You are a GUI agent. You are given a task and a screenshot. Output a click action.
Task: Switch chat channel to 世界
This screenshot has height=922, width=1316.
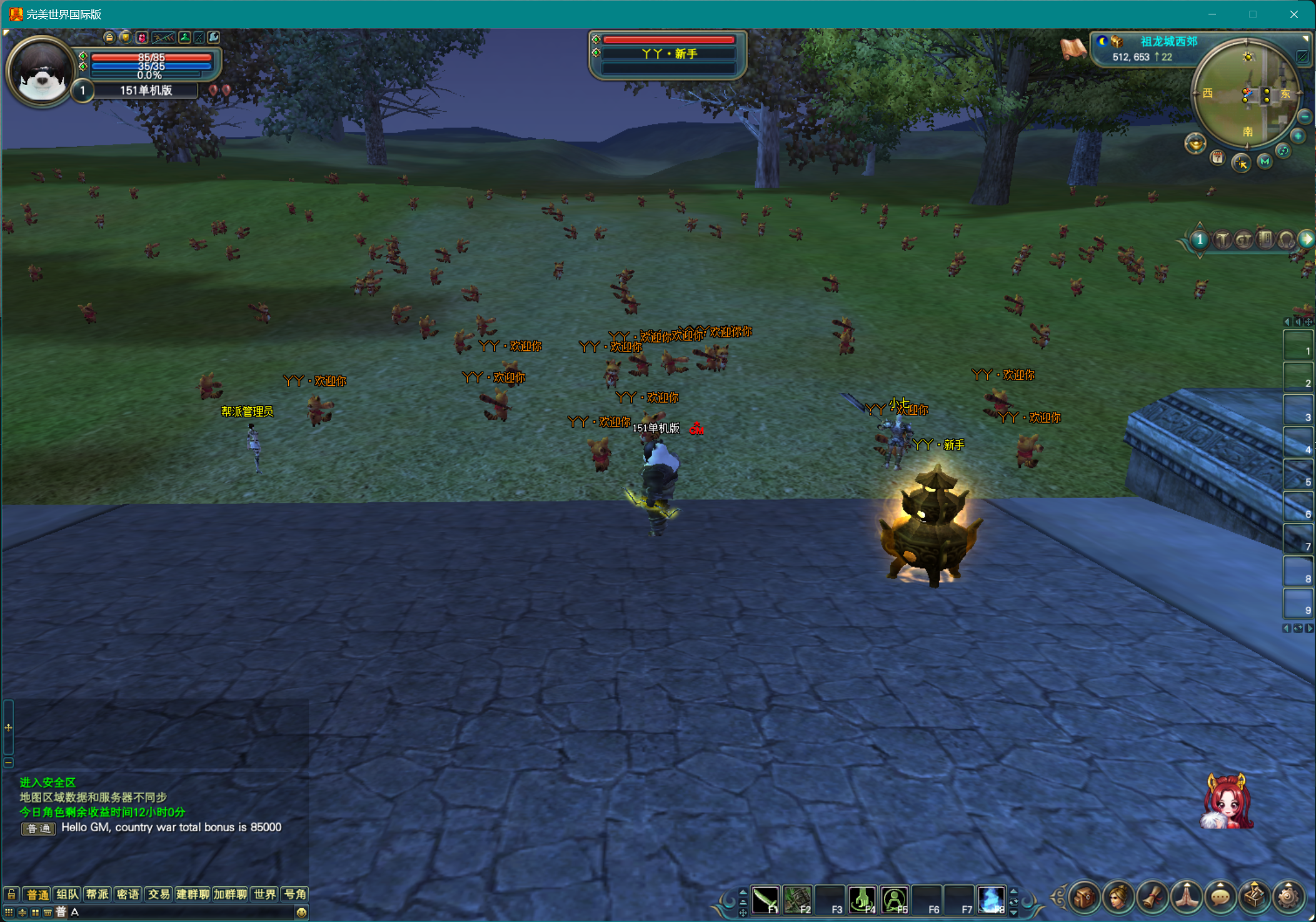[264, 894]
